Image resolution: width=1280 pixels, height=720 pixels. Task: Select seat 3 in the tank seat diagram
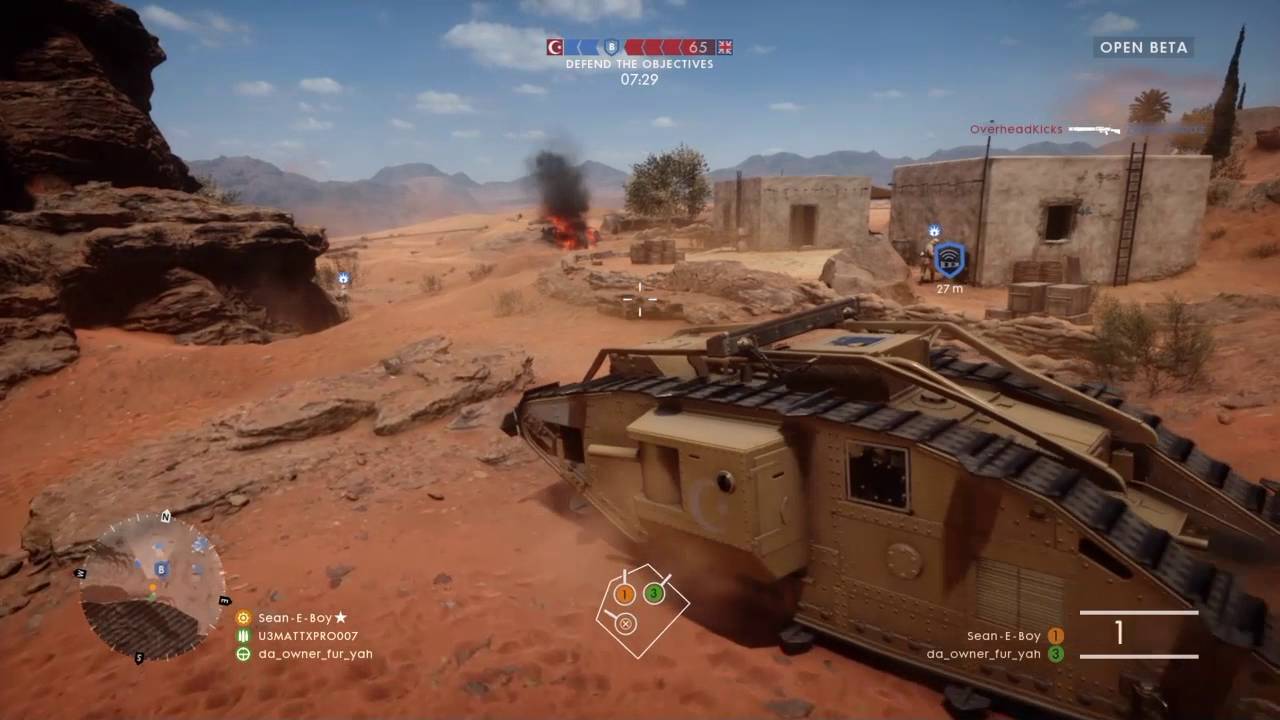(655, 592)
